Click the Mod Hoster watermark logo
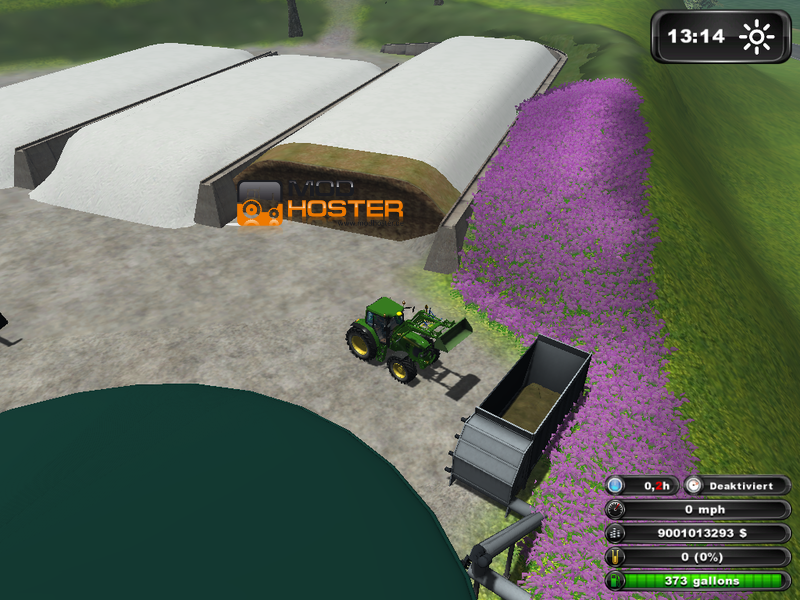 [260, 203]
